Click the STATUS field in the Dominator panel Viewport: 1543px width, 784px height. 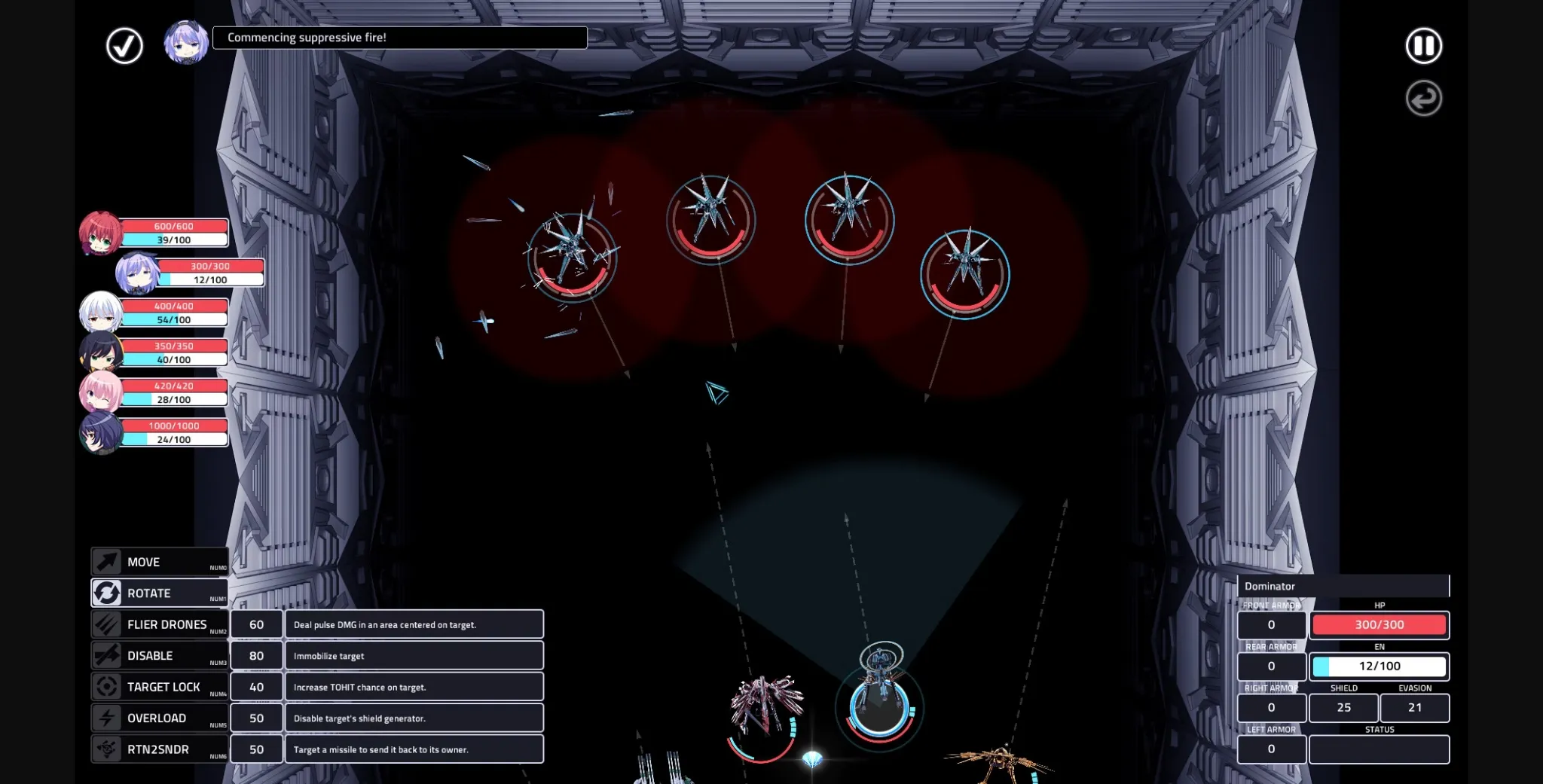tap(1380, 749)
